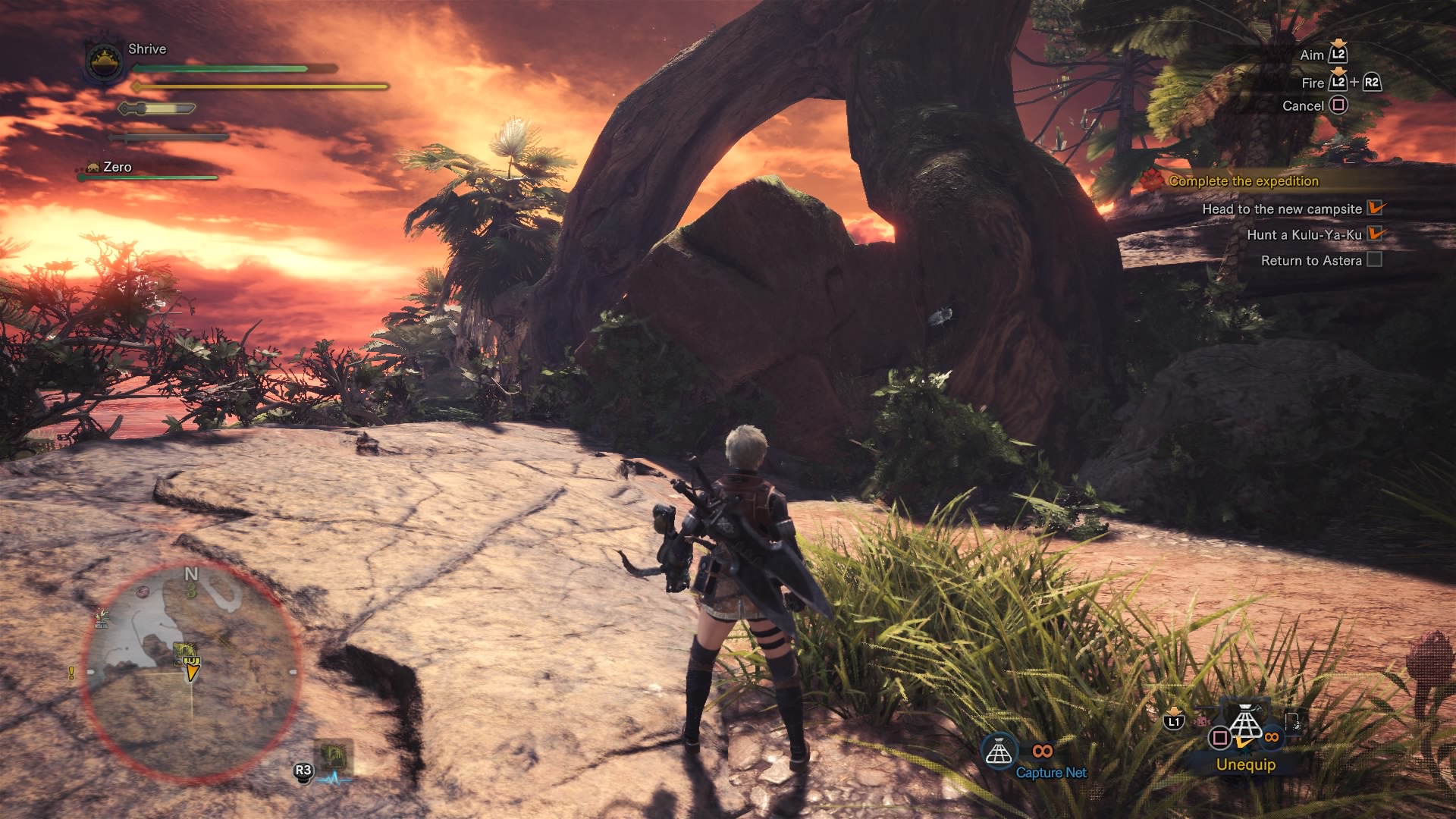Image resolution: width=1456 pixels, height=819 pixels.
Task: Click the Return to Astera objective
Action: (x=1311, y=261)
